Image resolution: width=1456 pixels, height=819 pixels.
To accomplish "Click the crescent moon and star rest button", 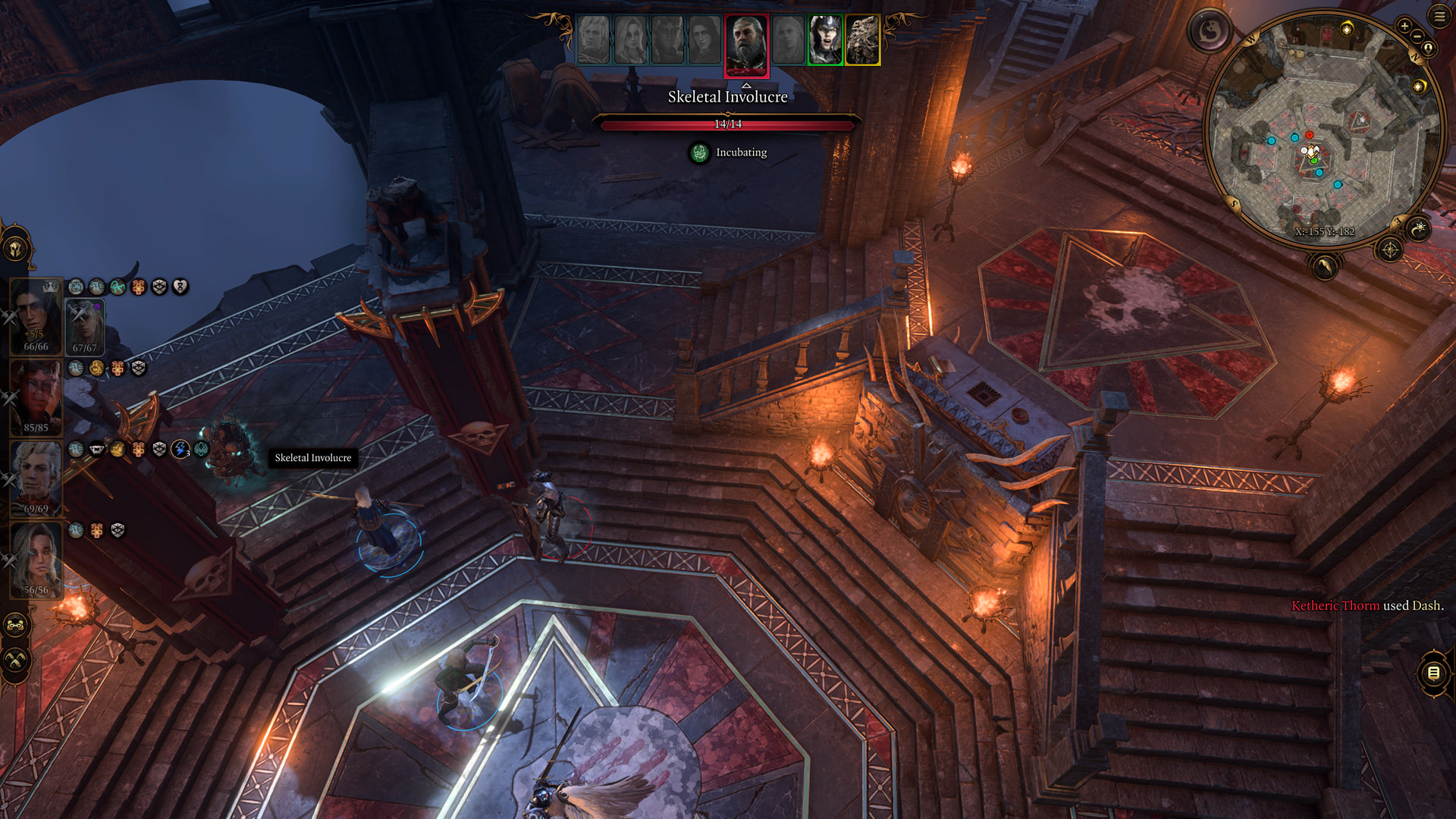I will tap(1418, 227).
